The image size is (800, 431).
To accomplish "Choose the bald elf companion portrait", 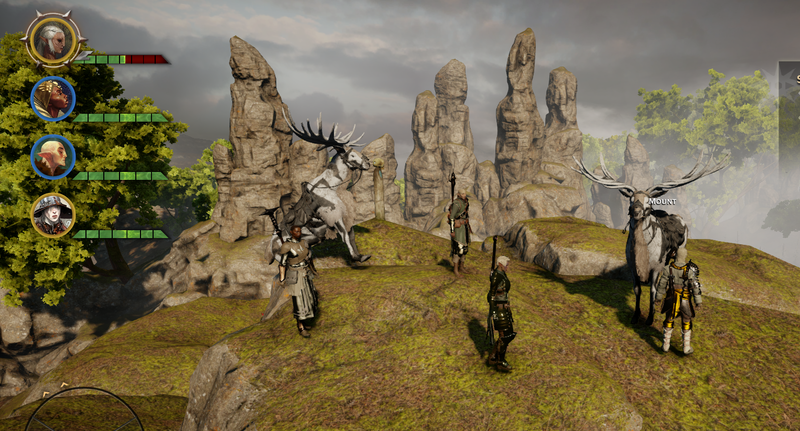I will click(53, 156).
